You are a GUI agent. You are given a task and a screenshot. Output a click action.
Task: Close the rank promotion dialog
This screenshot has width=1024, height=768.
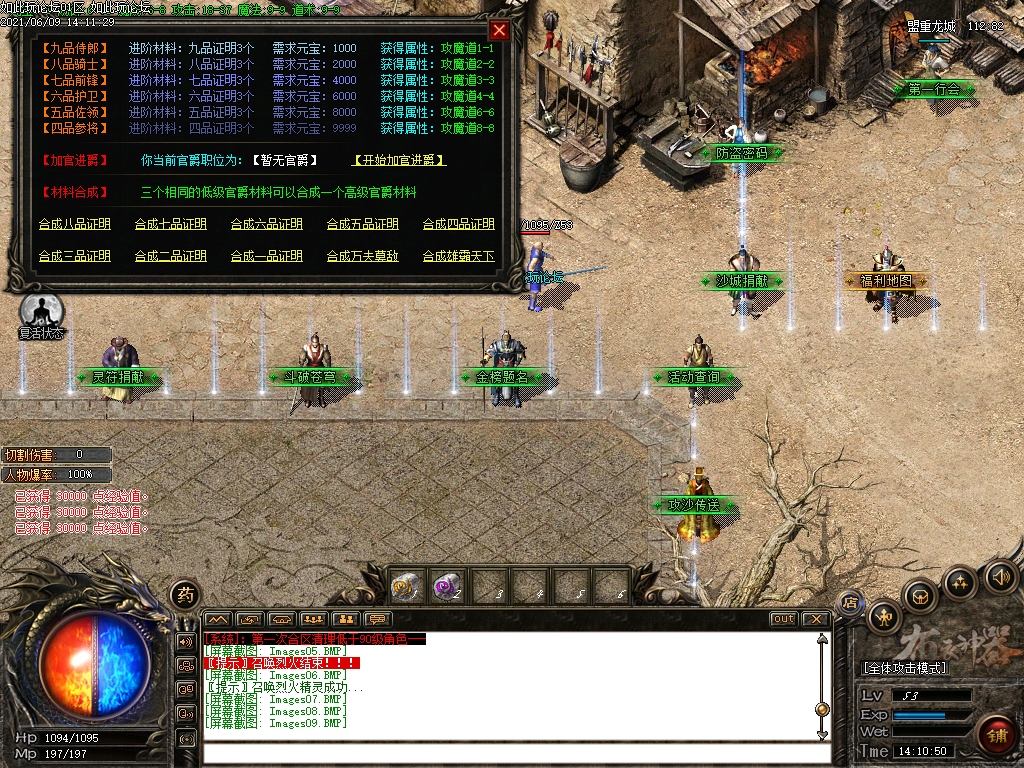(499, 30)
